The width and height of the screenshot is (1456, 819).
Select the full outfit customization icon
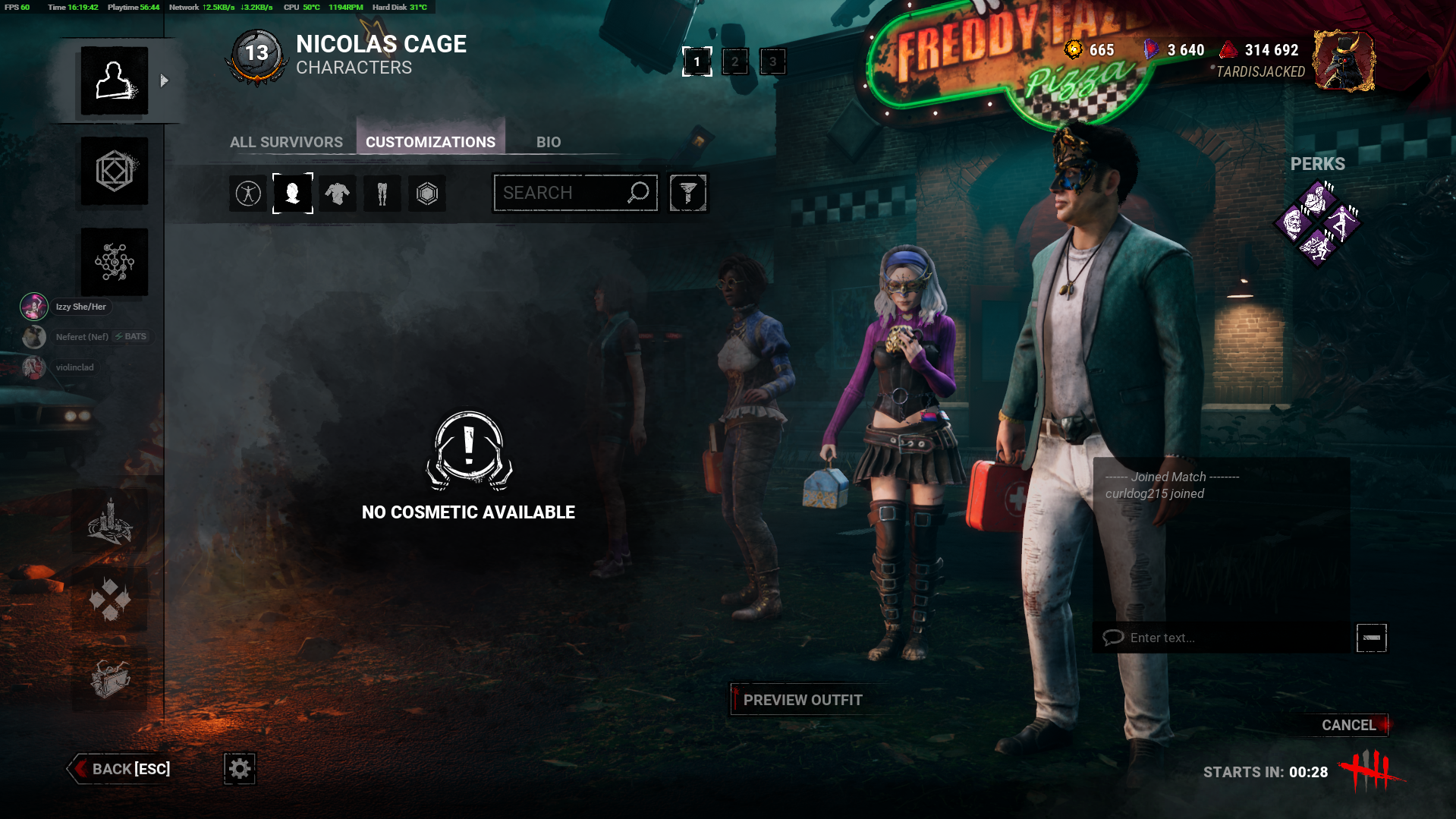click(247, 194)
